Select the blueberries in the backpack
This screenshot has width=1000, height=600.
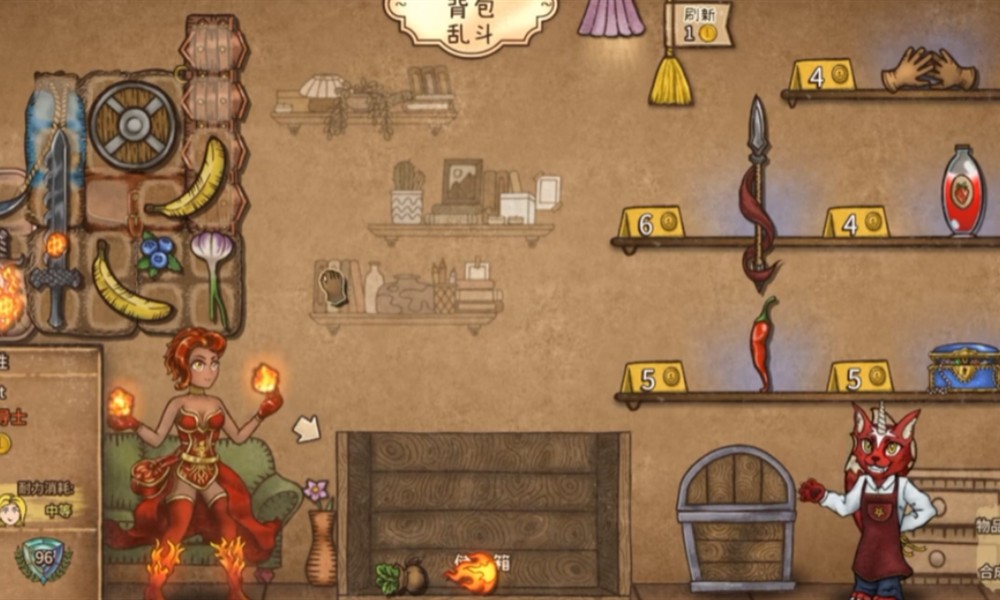(x=156, y=256)
